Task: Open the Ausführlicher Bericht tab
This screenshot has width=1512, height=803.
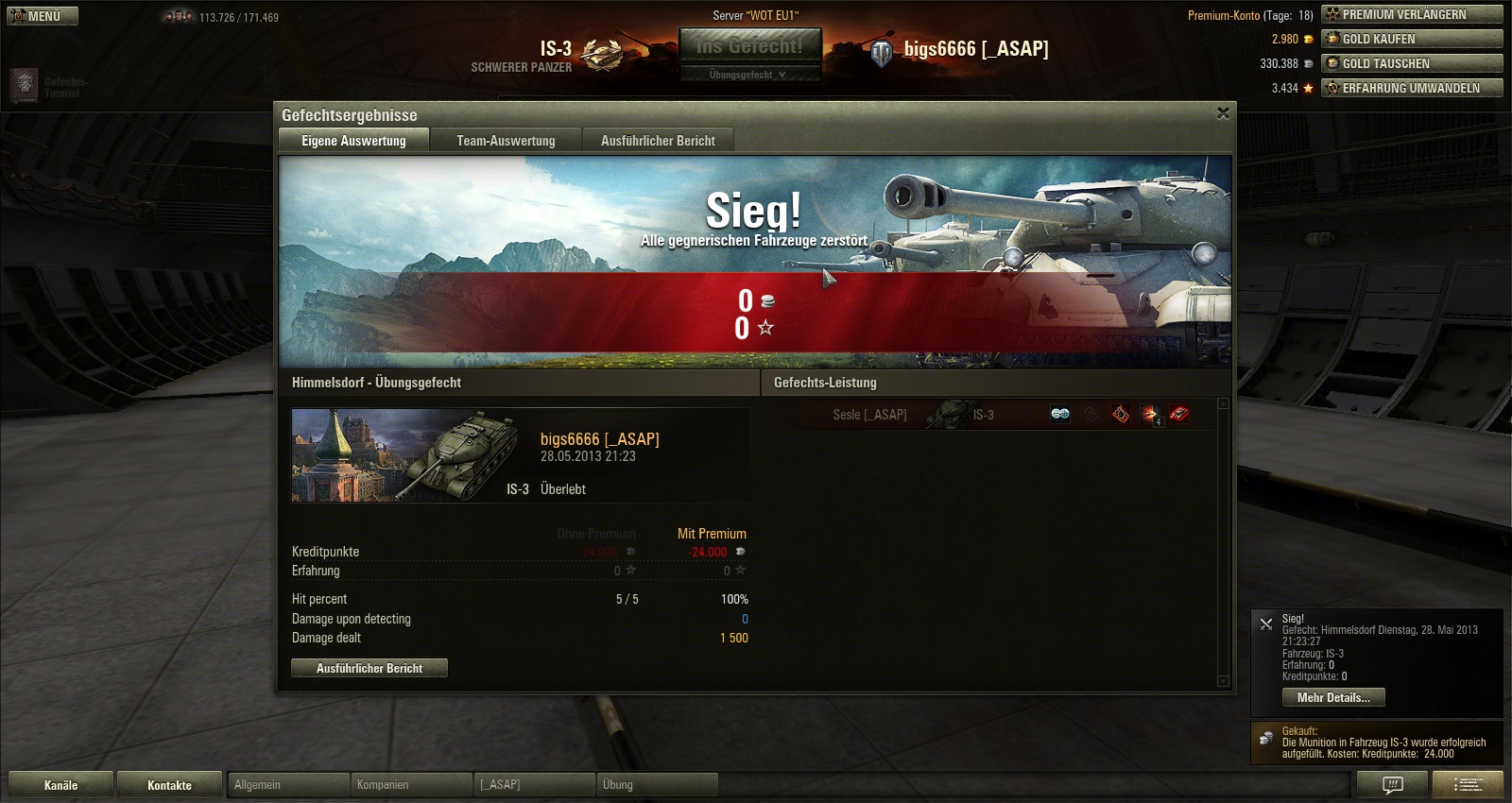Action: [658, 141]
